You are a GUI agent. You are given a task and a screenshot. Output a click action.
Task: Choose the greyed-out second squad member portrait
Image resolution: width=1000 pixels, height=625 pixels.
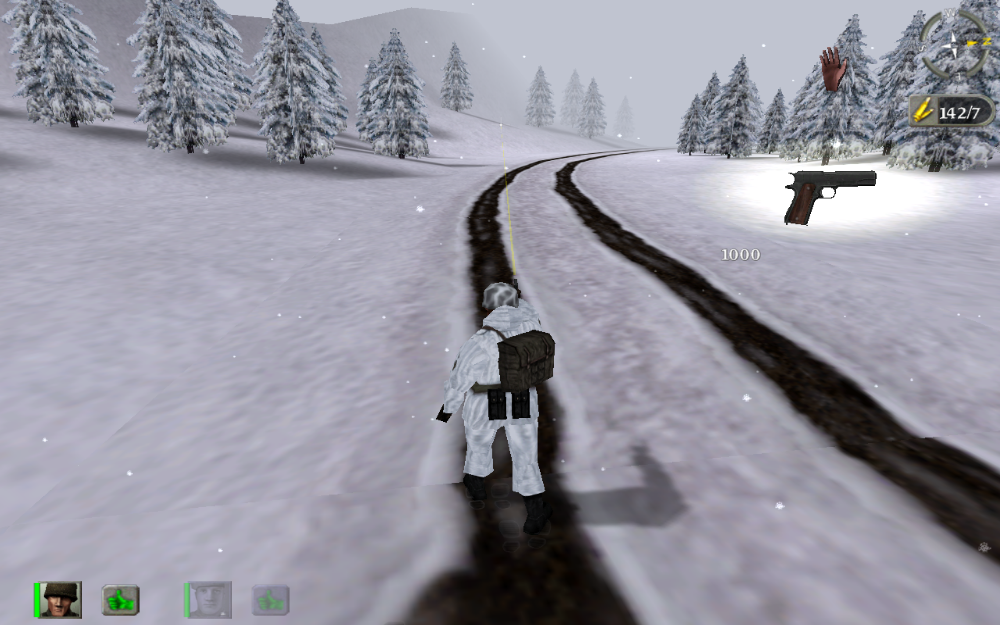(x=210, y=600)
